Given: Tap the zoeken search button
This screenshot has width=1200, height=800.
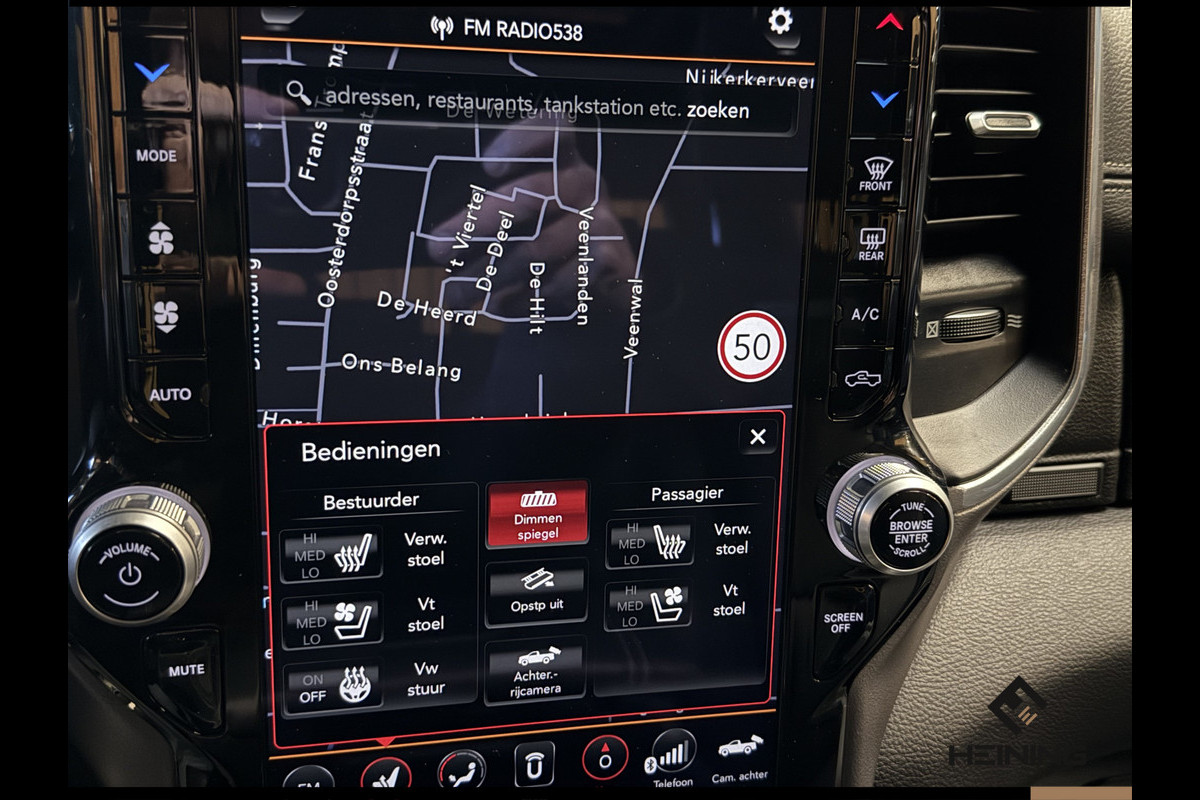Looking at the screenshot, I should tap(718, 109).
